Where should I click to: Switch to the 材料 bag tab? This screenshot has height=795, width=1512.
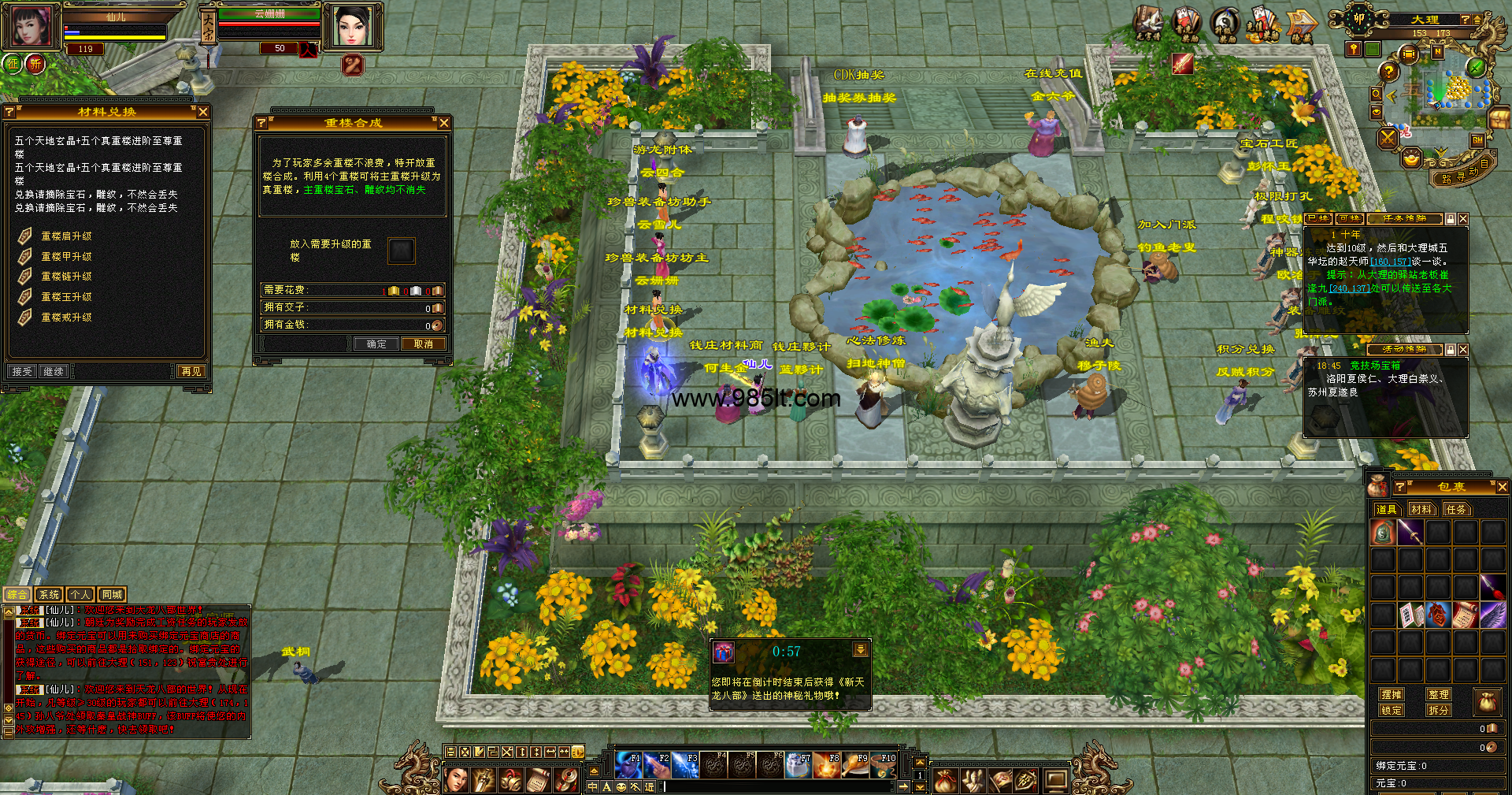(1421, 510)
